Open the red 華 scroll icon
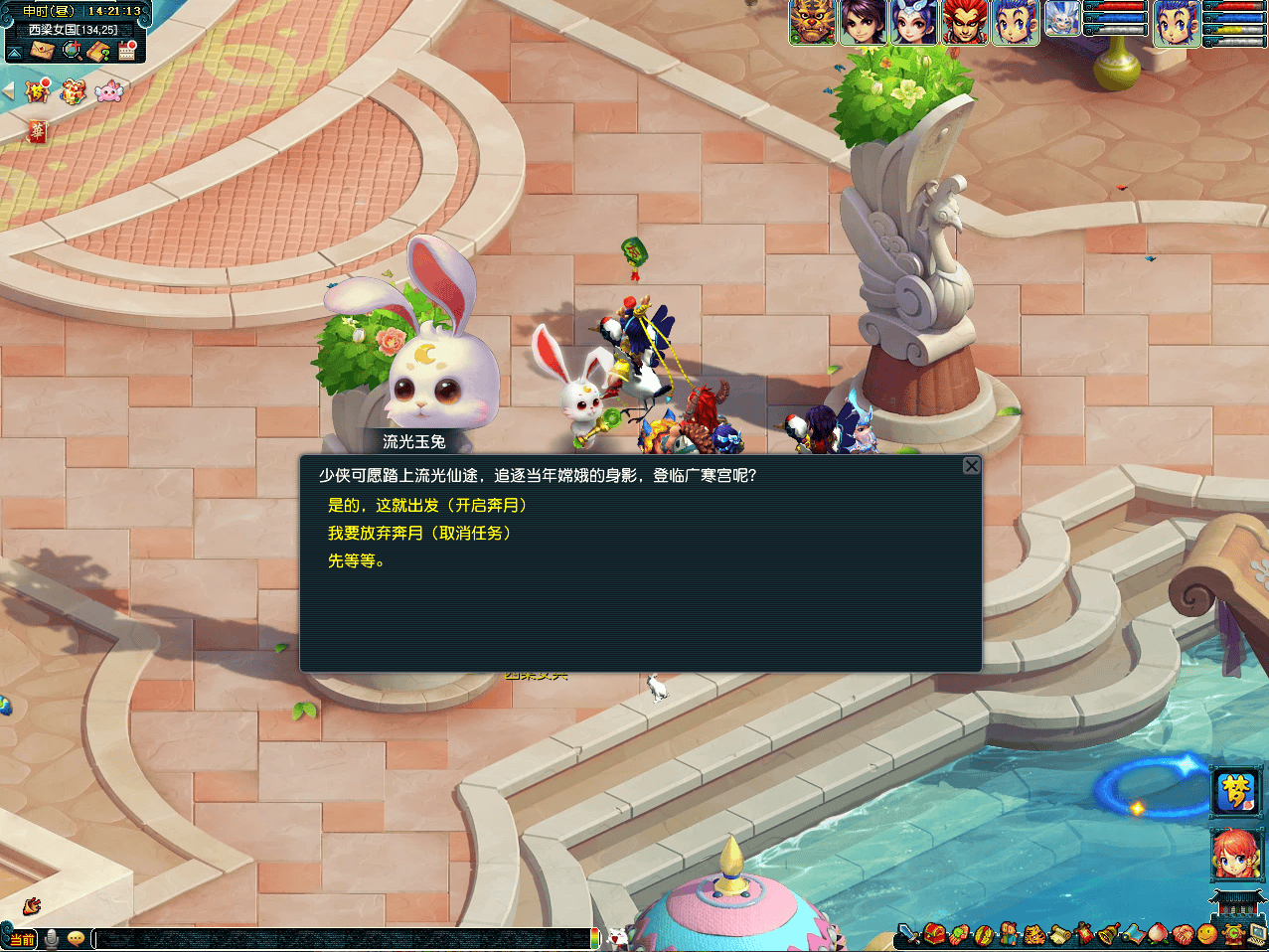This screenshot has height=952, width=1269. pos(37,131)
